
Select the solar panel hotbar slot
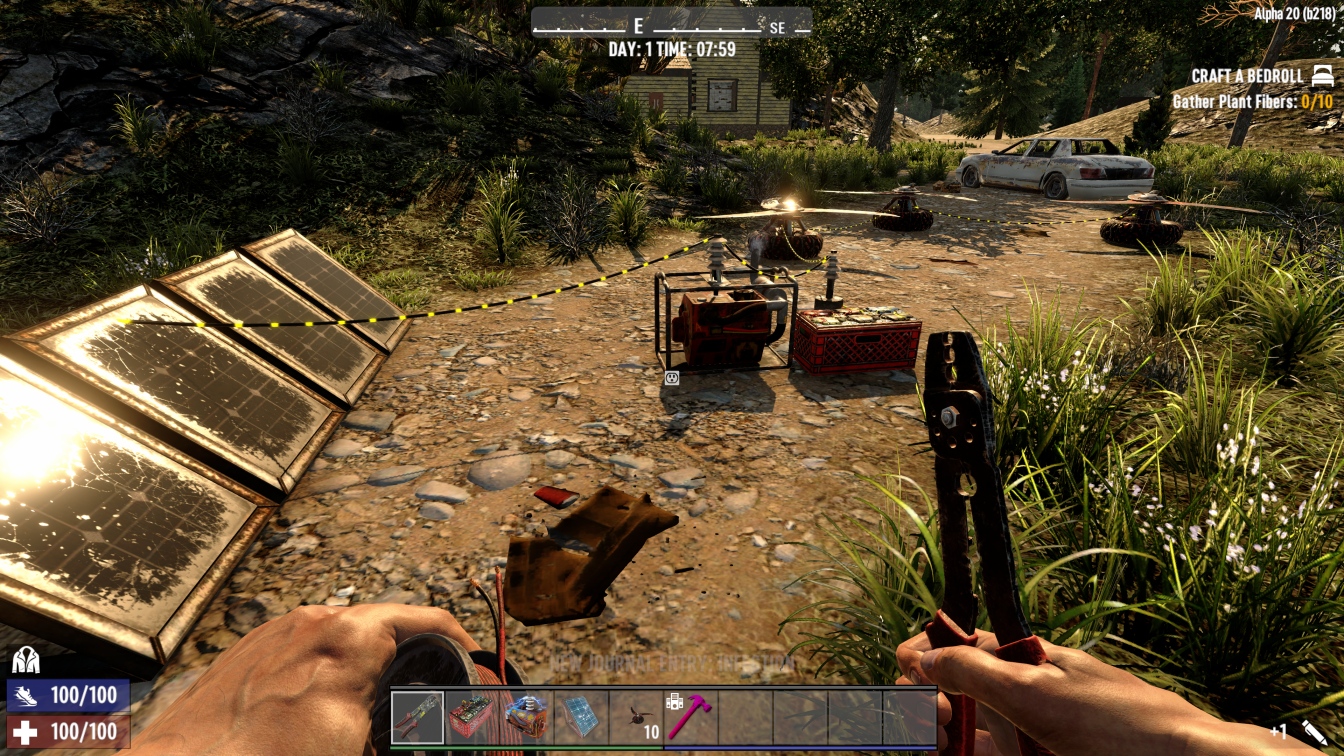tap(581, 717)
